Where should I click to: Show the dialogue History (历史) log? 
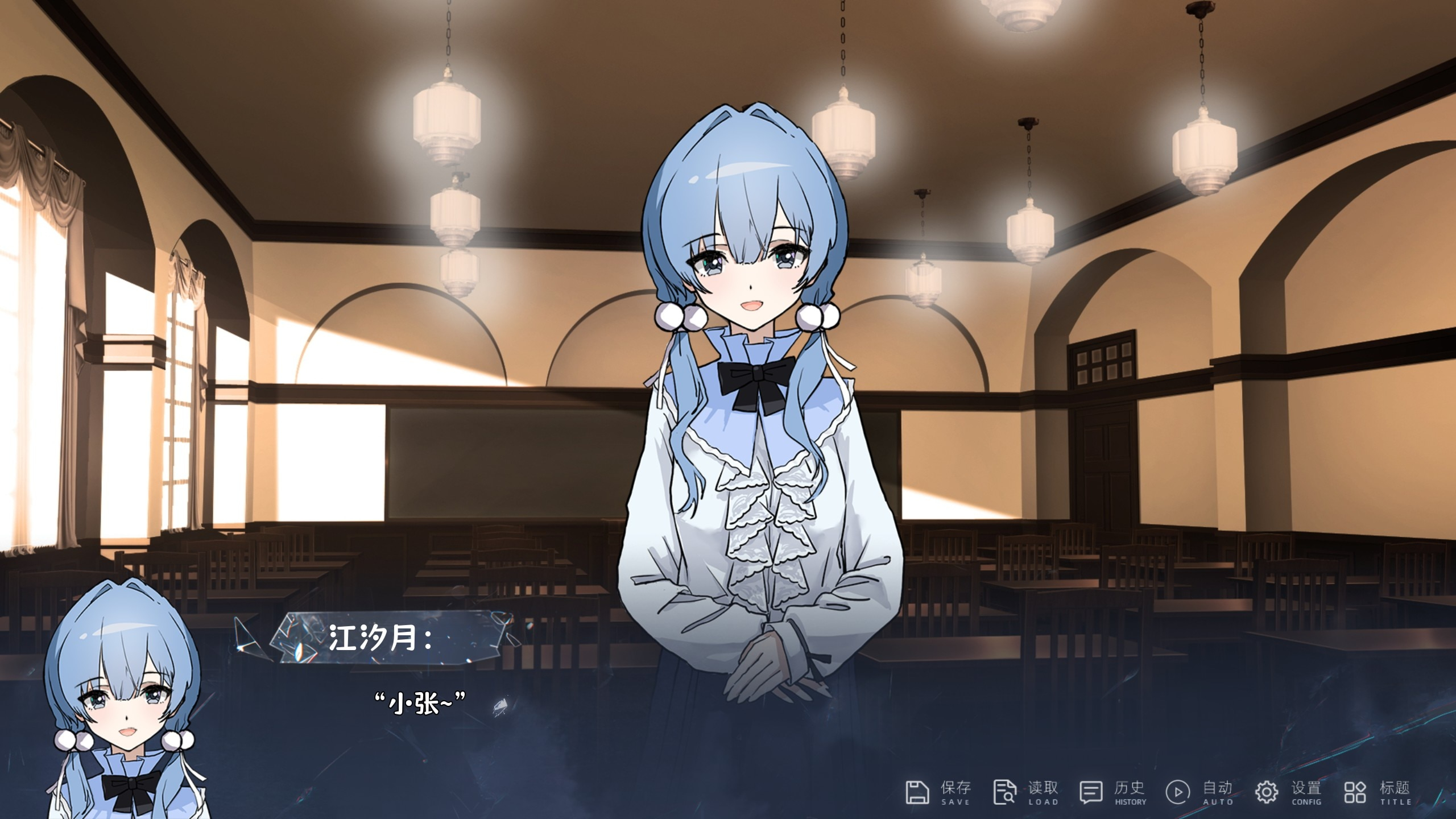click(x=1113, y=792)
